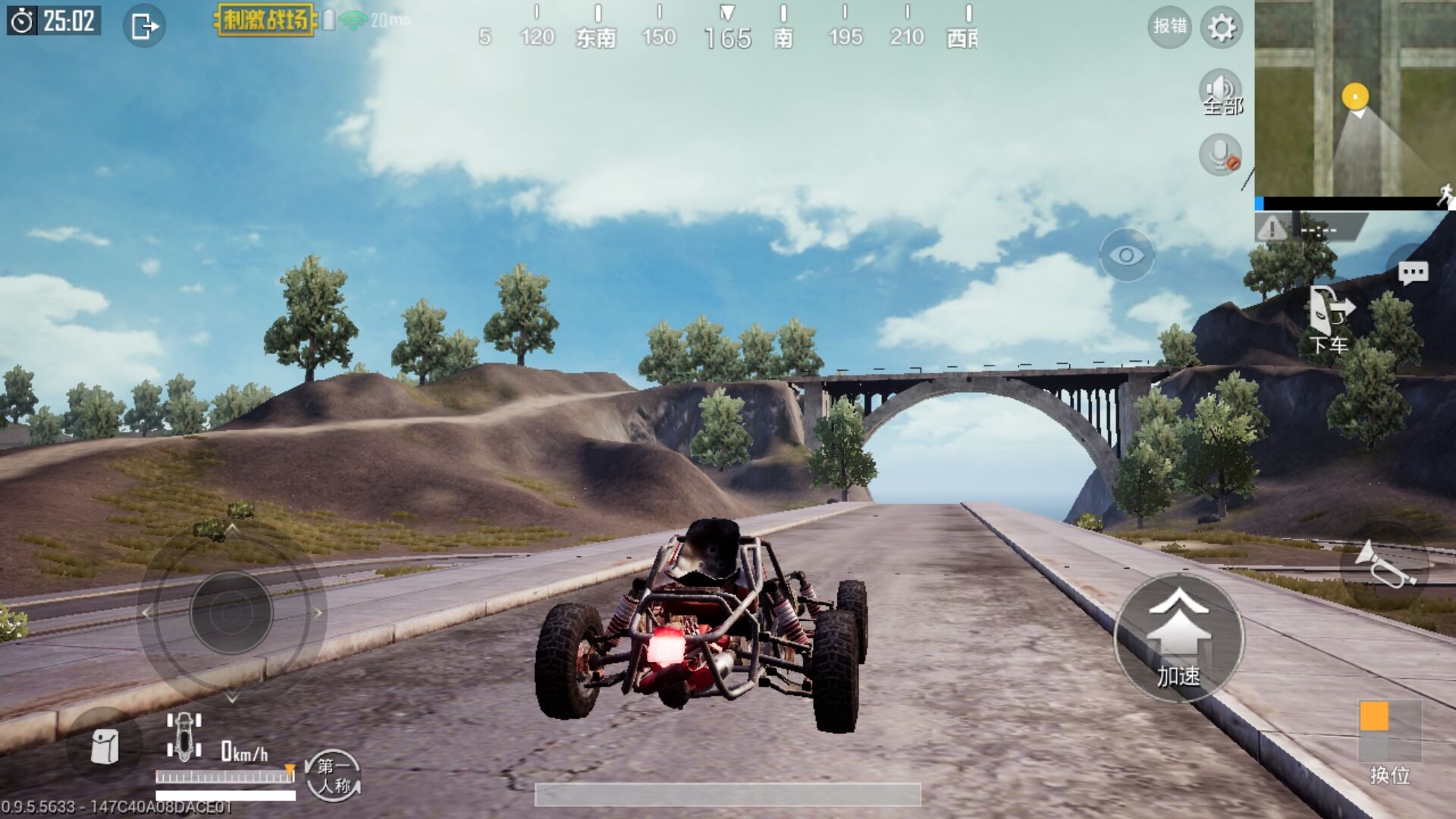The height and width of the screenshot is (819, 1456).
Task: Toggle the 全部 speaker voice channel
Action: (1220, 93)
